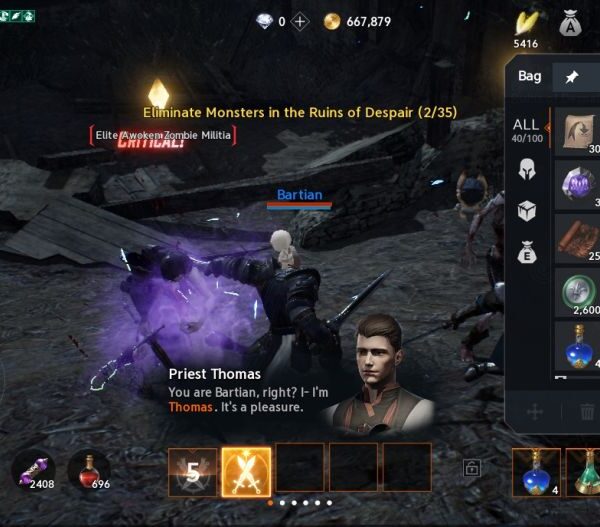Screen dimensions: 600x527
Task: Switch to the Bag tab
Action: 530,76
